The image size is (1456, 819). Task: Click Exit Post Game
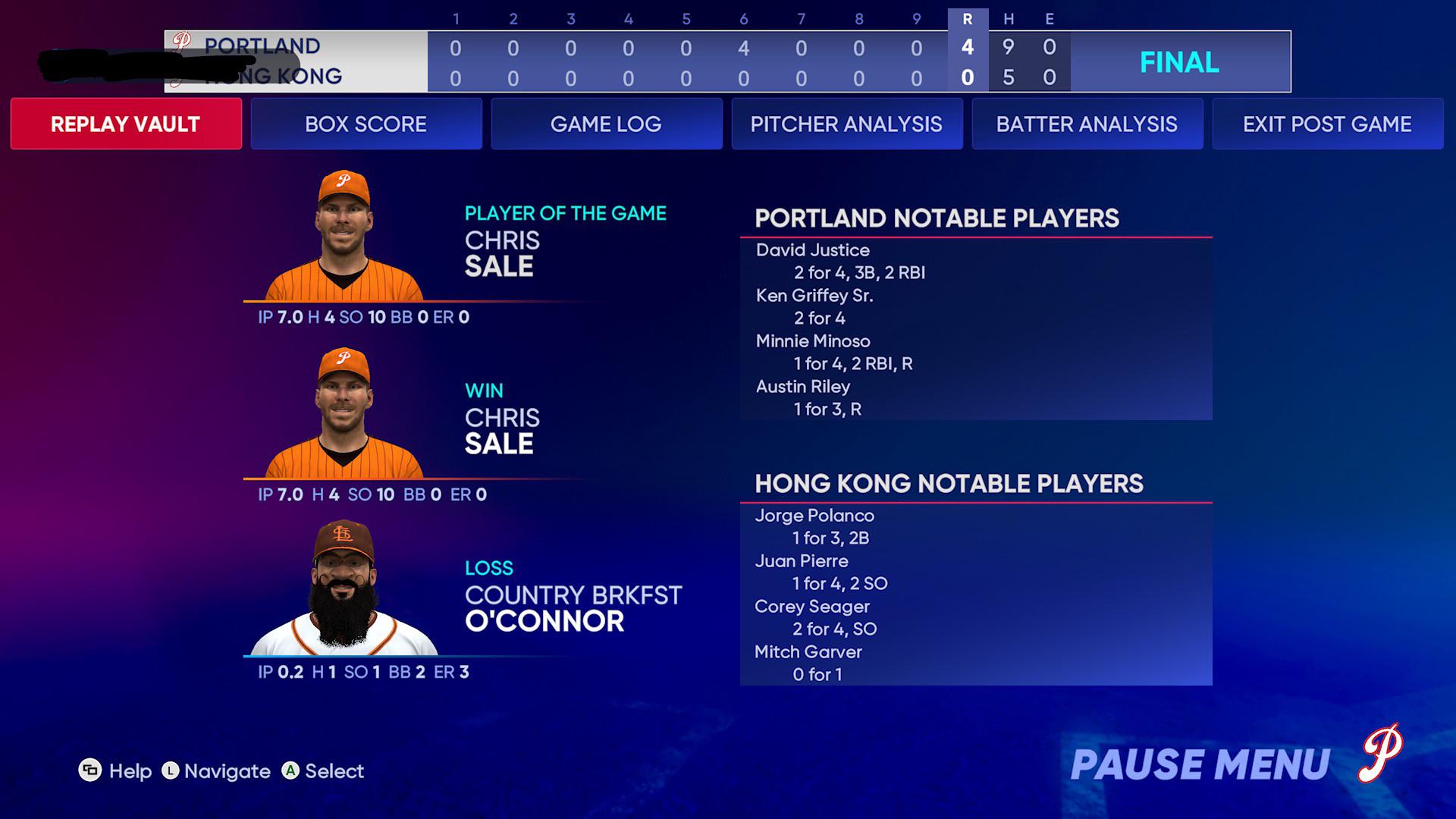1326,124
